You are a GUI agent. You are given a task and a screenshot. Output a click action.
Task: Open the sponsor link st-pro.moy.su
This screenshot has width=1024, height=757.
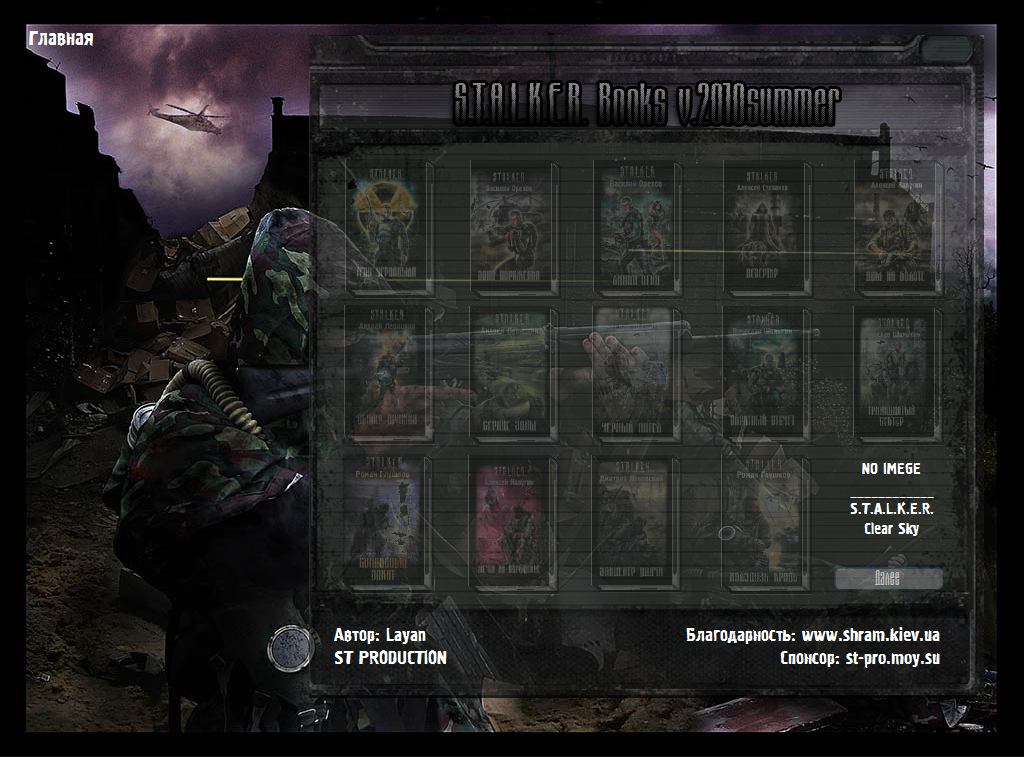892,658
